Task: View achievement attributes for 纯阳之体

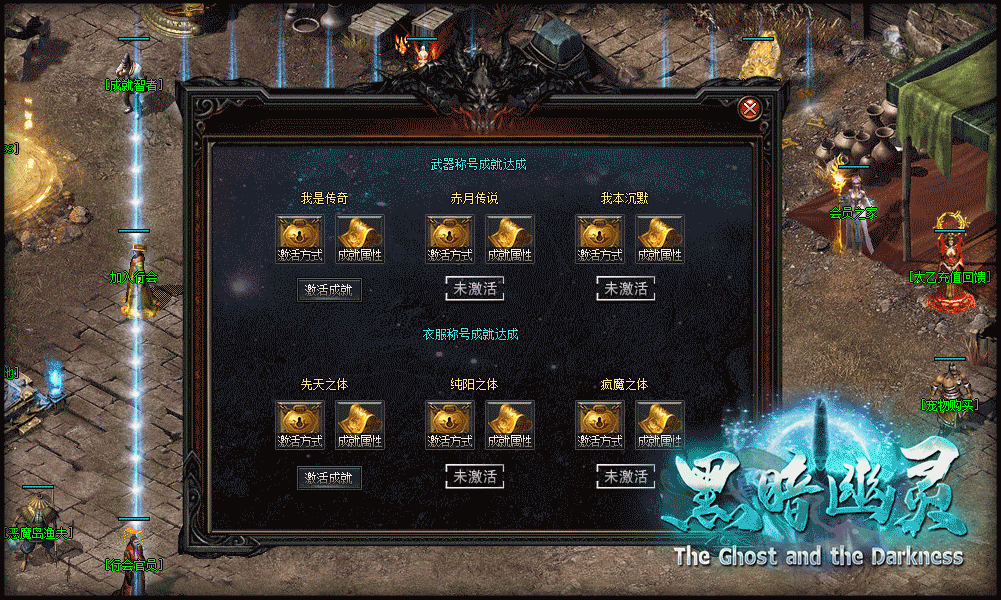Action: 510,425
